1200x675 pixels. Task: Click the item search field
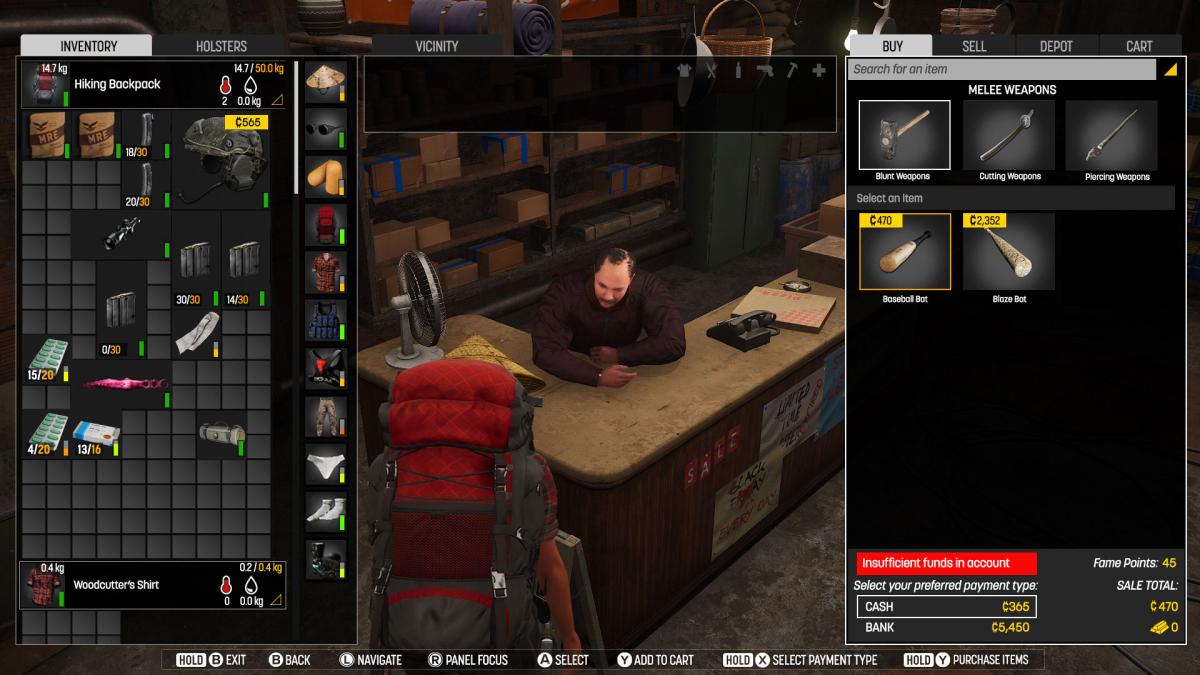pyautogui.click(x=1000, y=69)
